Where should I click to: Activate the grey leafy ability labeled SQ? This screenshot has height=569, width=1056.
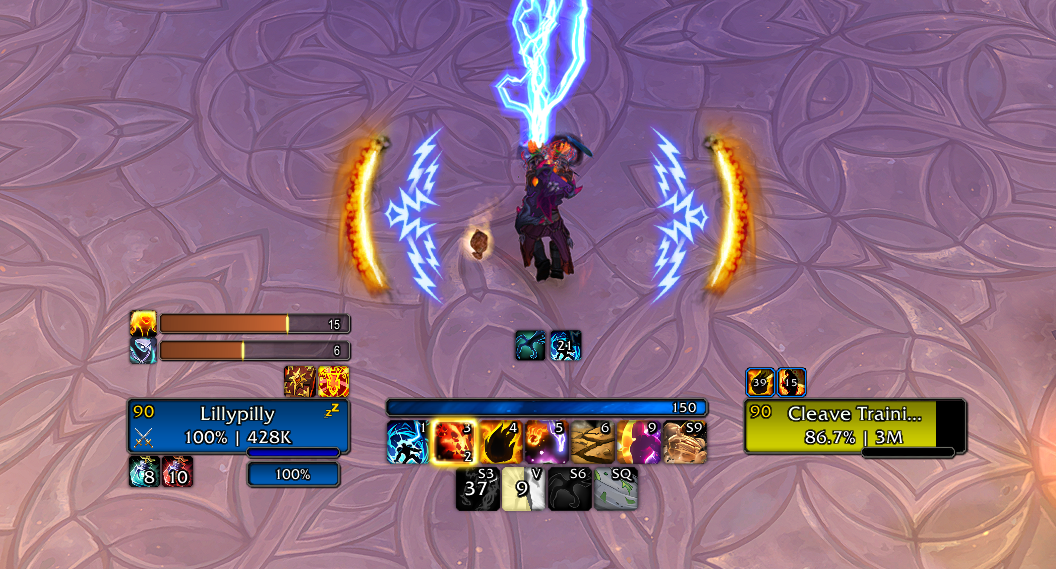pos(615,489)
